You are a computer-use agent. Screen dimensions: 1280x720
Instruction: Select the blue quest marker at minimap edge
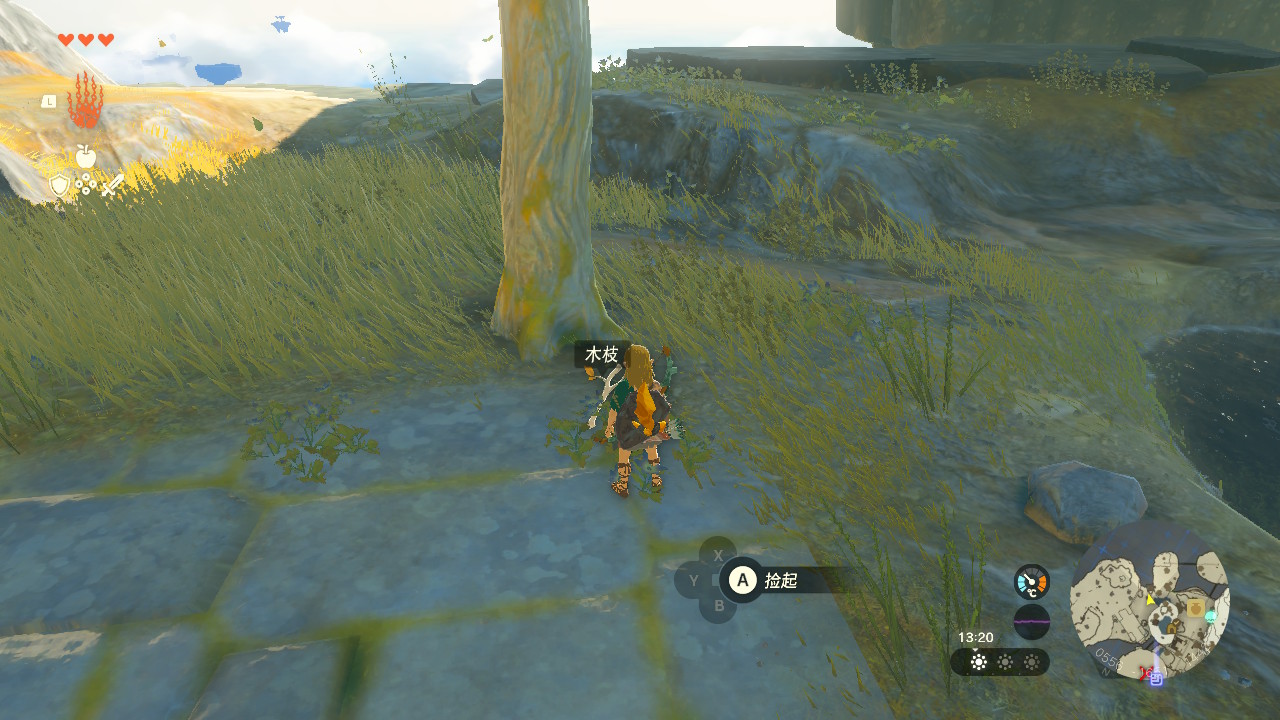coord(1156,679)
